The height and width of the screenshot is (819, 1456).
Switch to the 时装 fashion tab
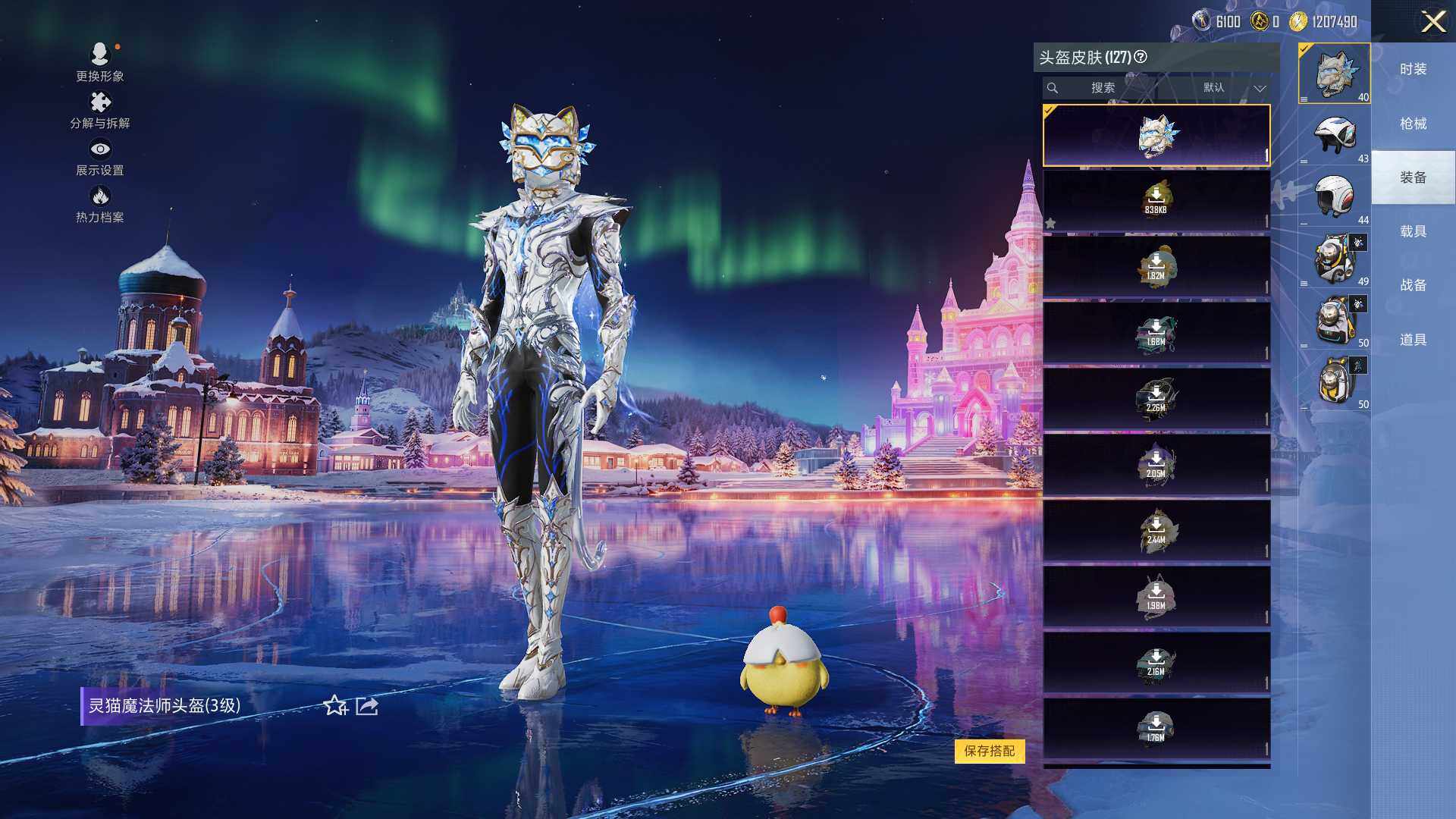(x=1413, y=69)
